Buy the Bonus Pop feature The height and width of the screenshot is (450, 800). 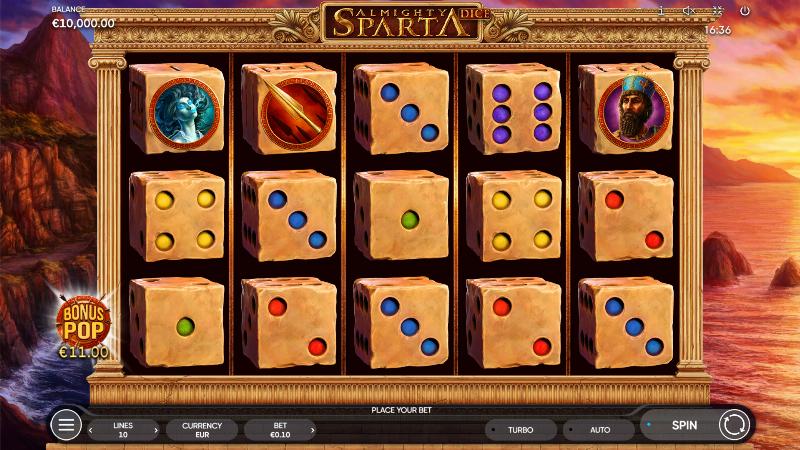(x=82, y=325)
